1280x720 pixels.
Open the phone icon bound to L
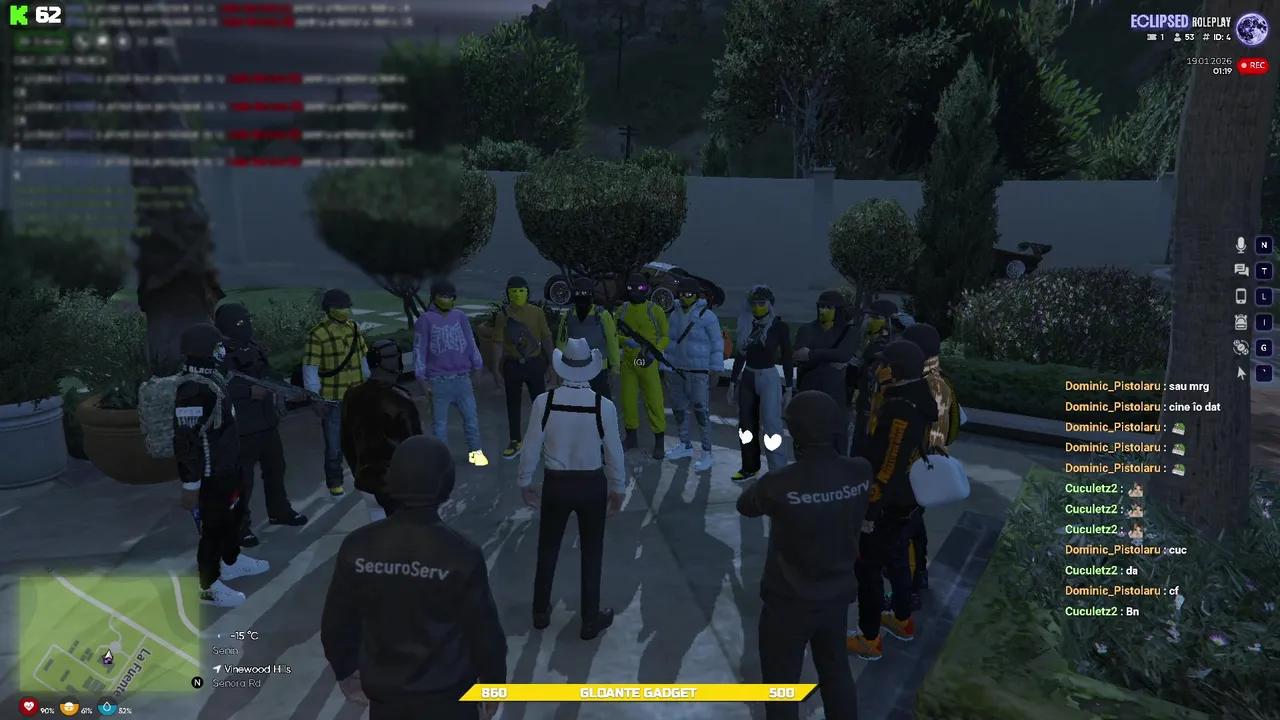coord(1240,295)
